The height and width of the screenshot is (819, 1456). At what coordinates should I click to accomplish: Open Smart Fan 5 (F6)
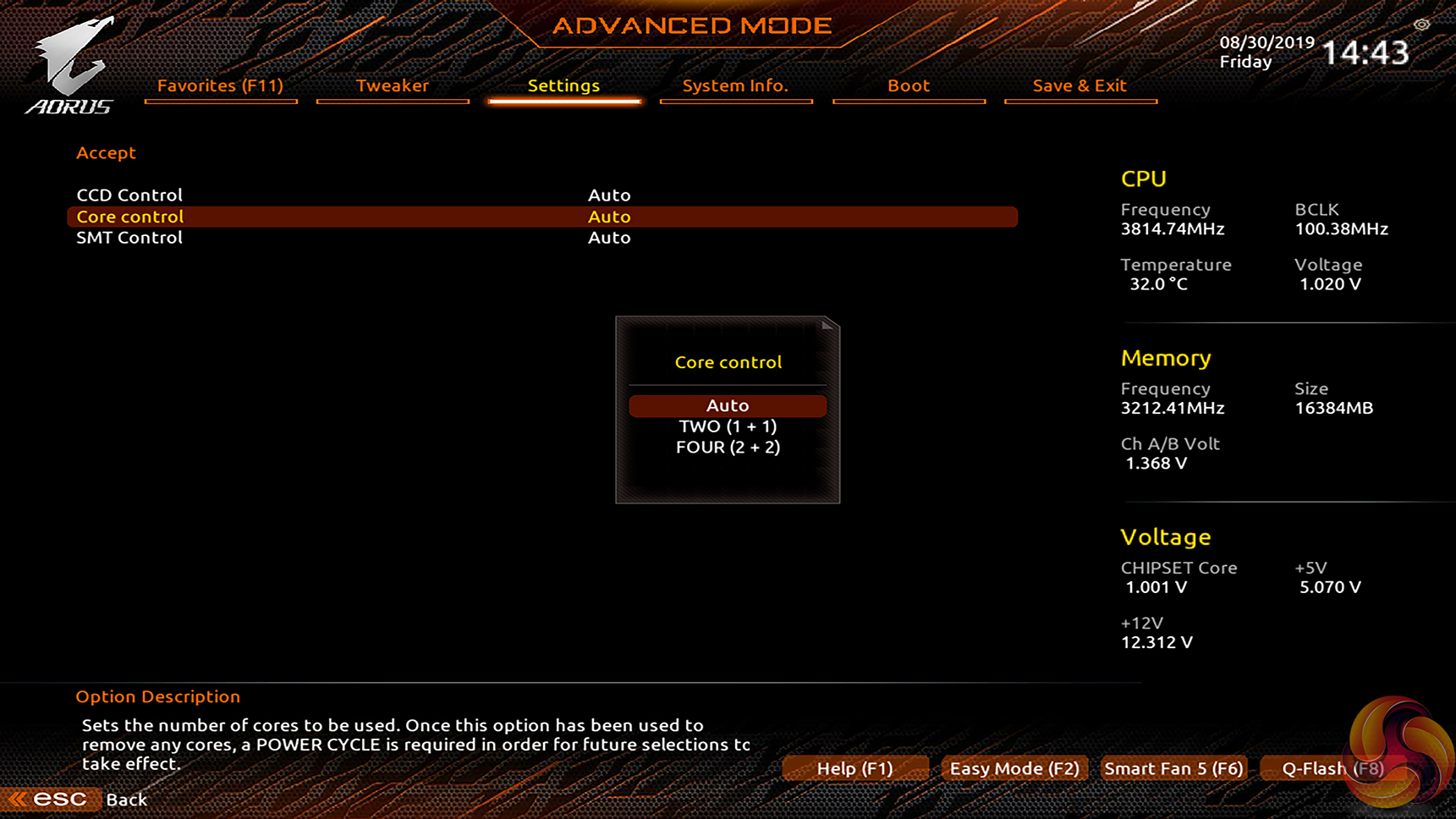(1173, 768)
